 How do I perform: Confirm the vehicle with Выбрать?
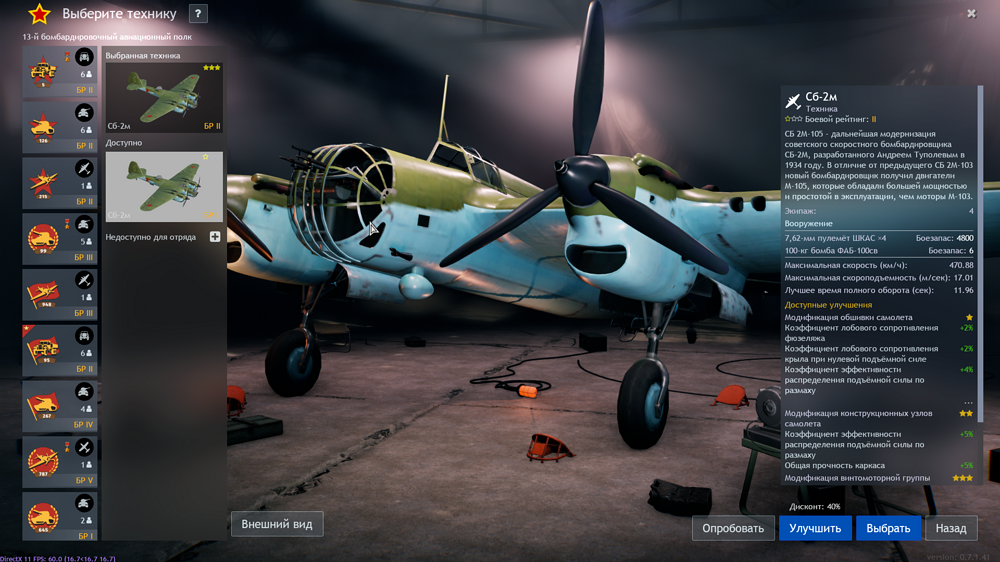click(888, 528)
